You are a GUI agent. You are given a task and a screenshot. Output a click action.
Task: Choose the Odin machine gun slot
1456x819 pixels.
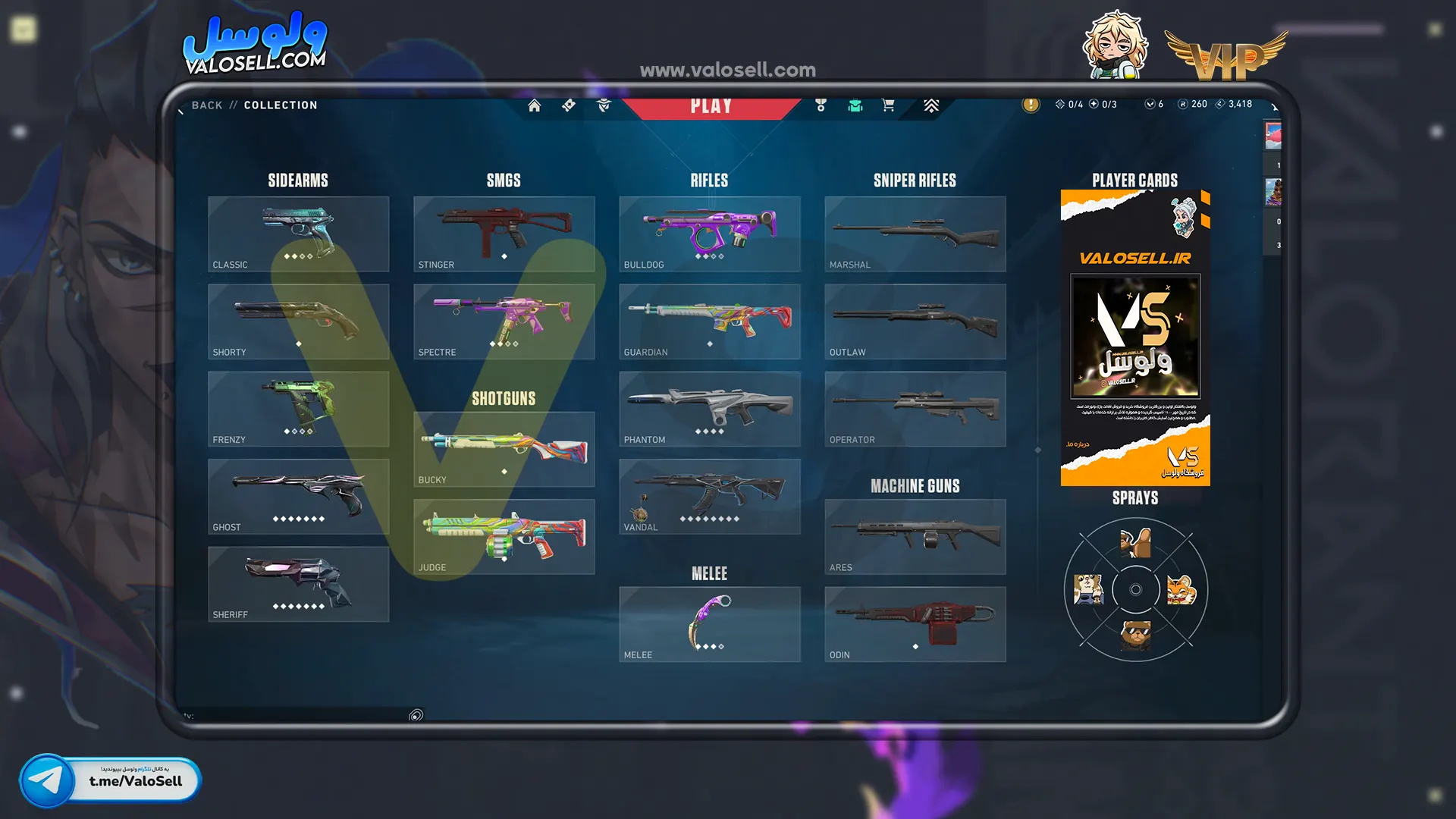915,624
